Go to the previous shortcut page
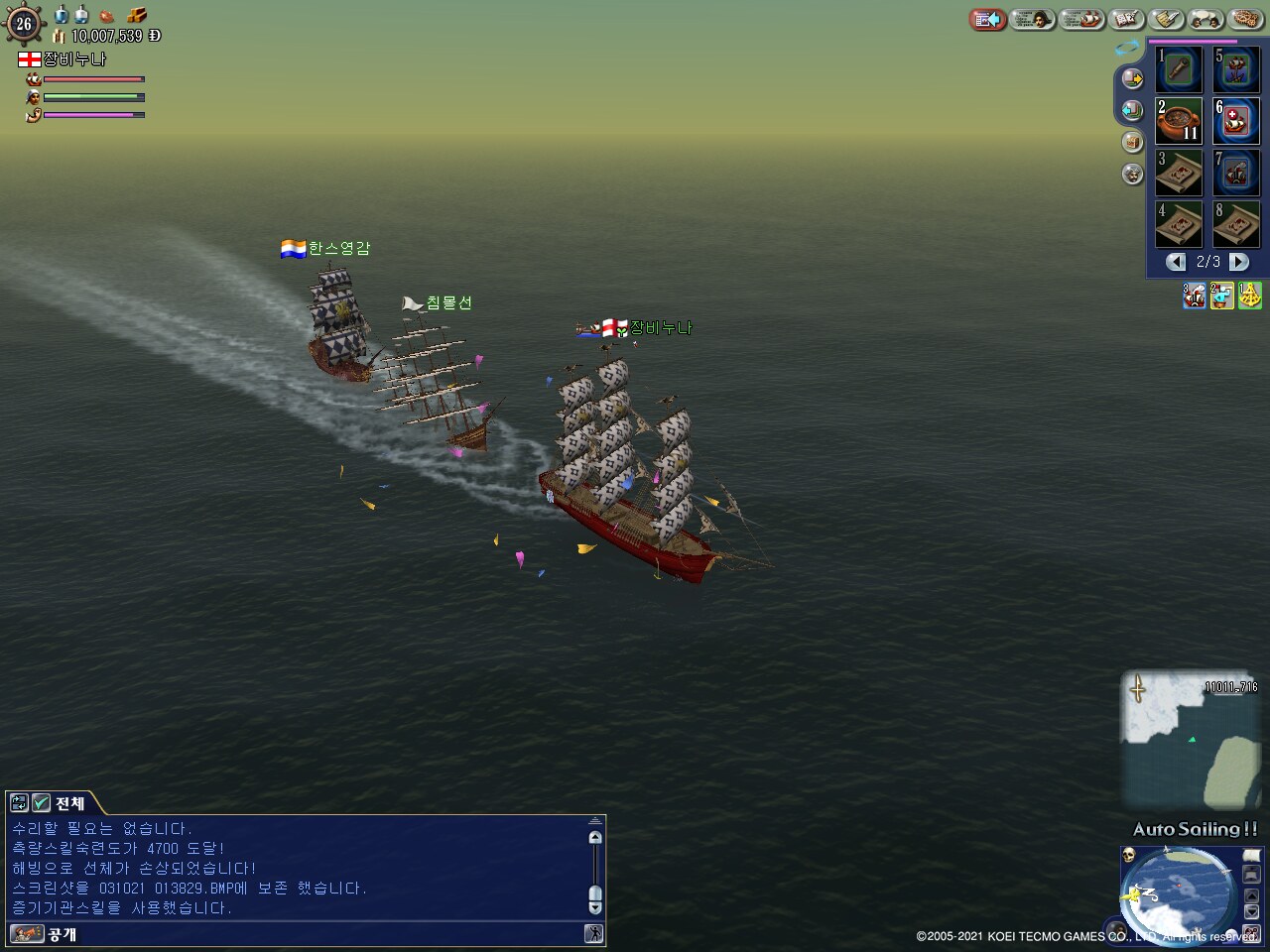This screenshot has width=1270, height=952. pyautogui.click(x=1176, y=262)
